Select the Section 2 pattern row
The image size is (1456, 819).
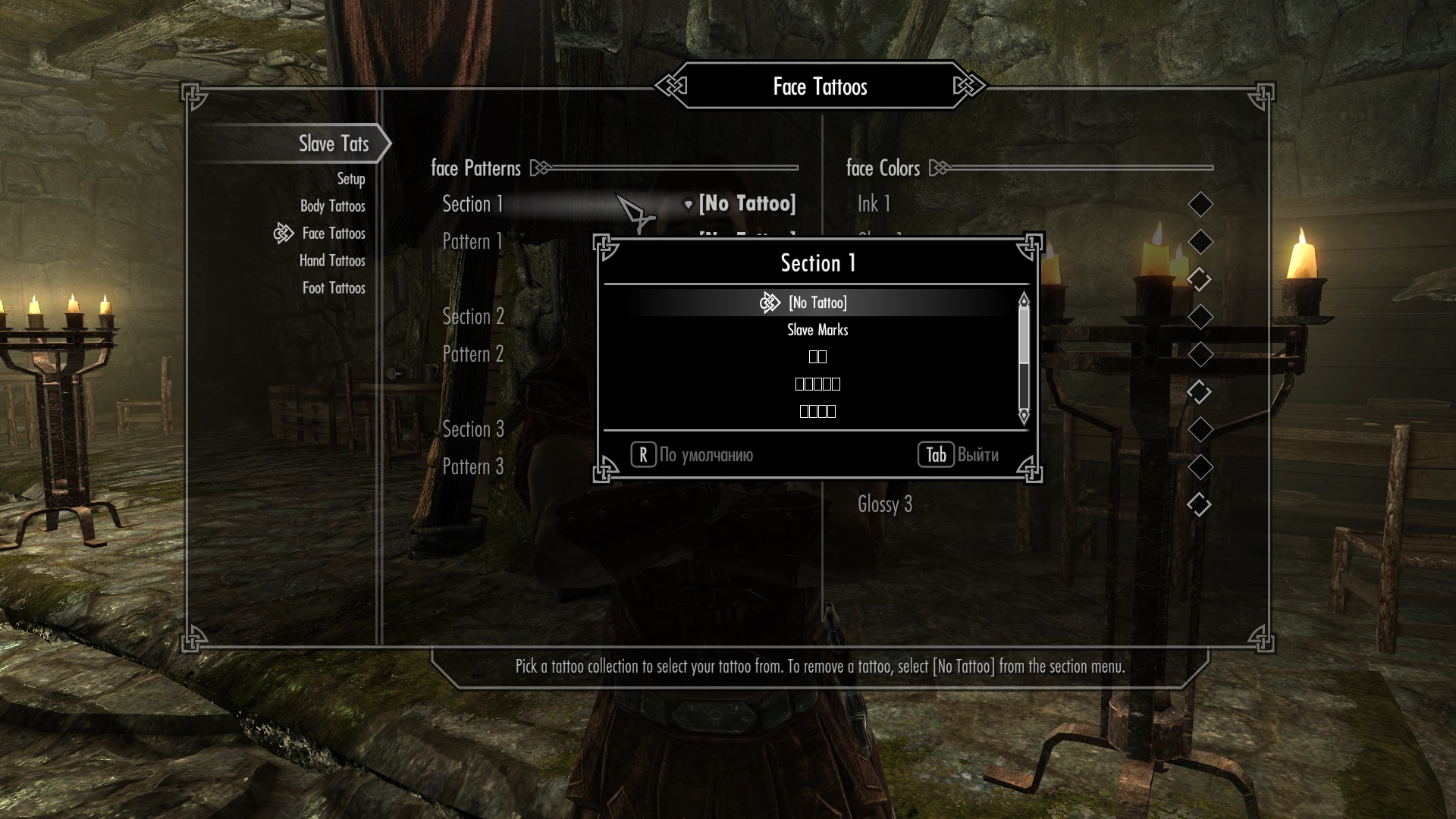473,316
